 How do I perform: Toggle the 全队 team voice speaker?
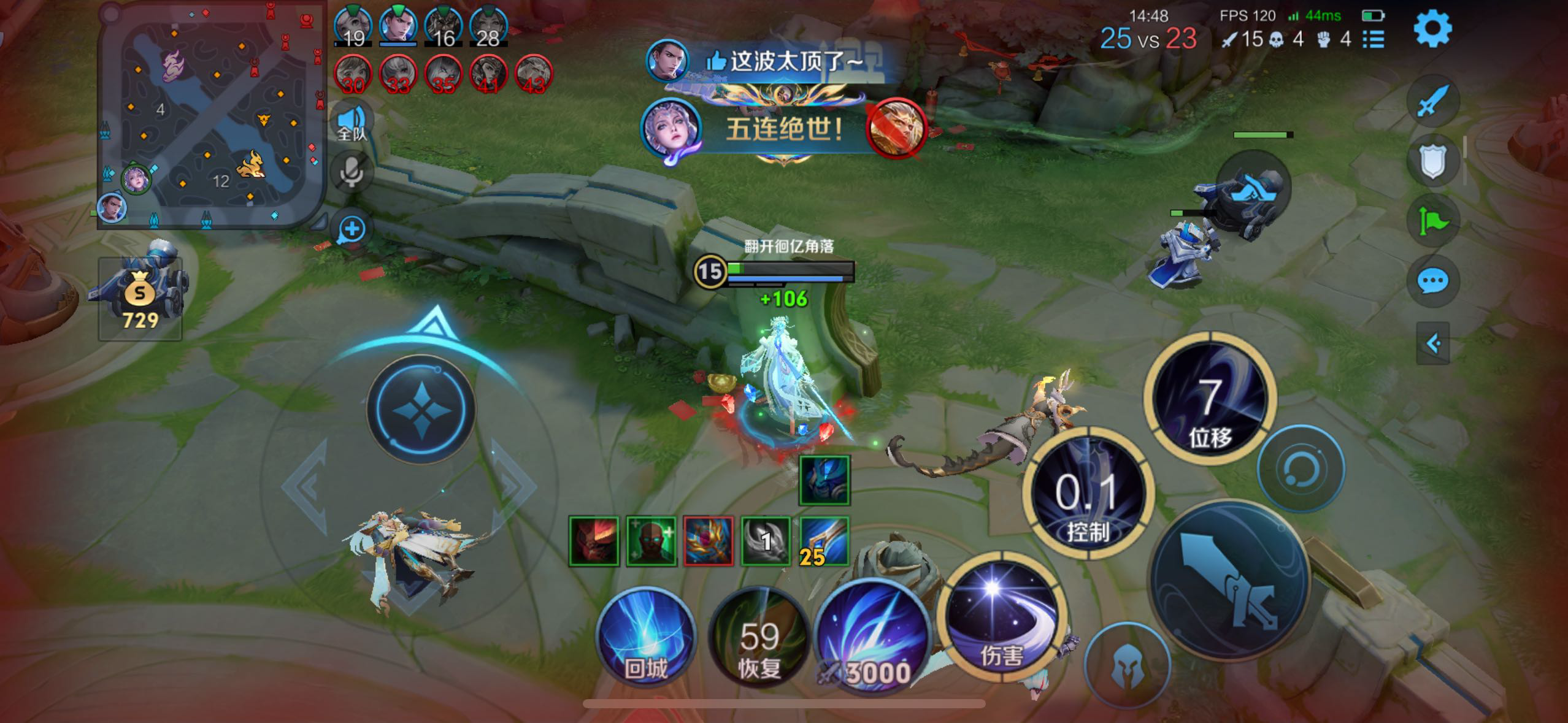click(352, 121)
